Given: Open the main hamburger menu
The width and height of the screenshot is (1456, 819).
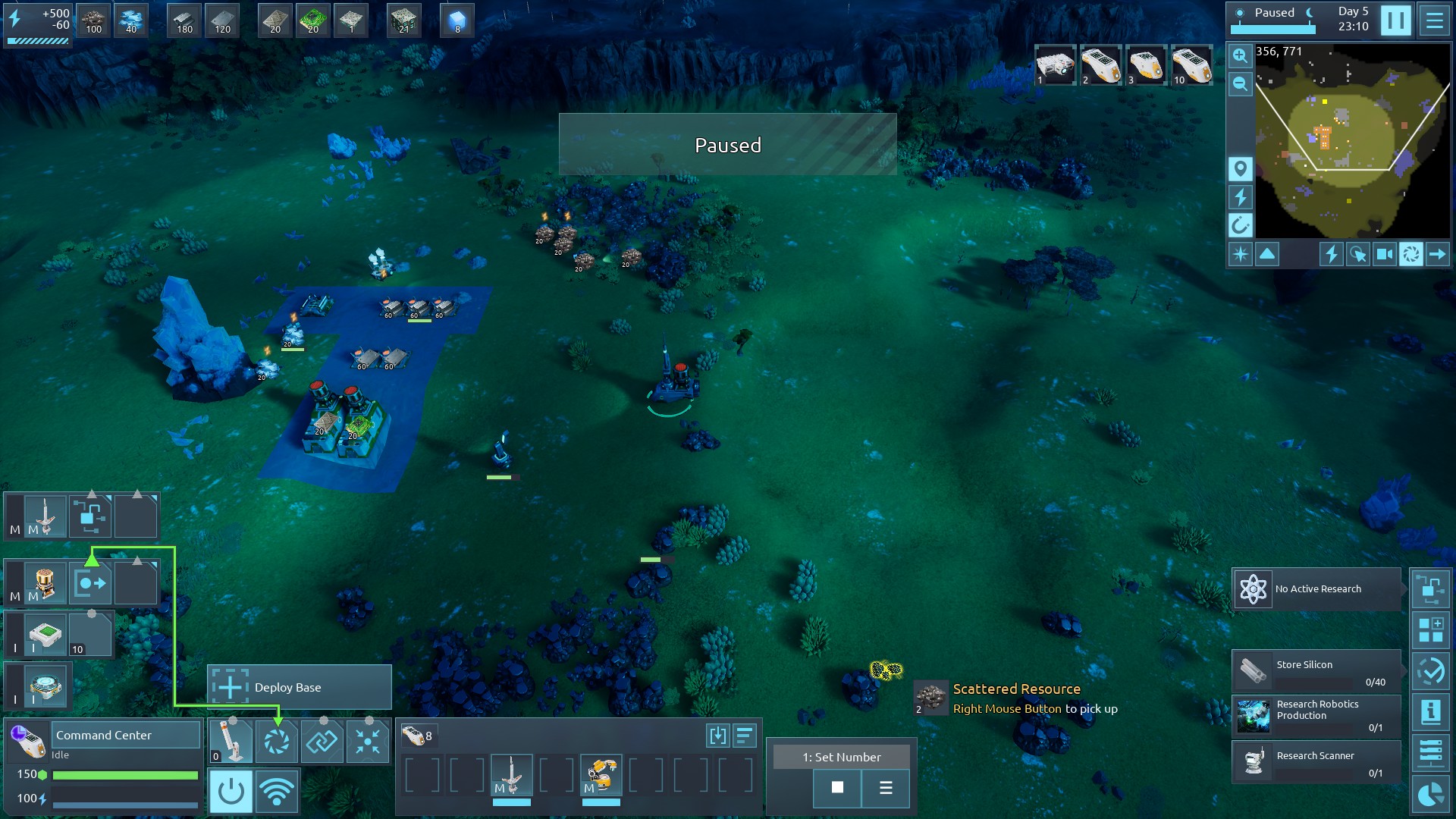Looking at the screenshot, I should click(x=1434, y=20).
